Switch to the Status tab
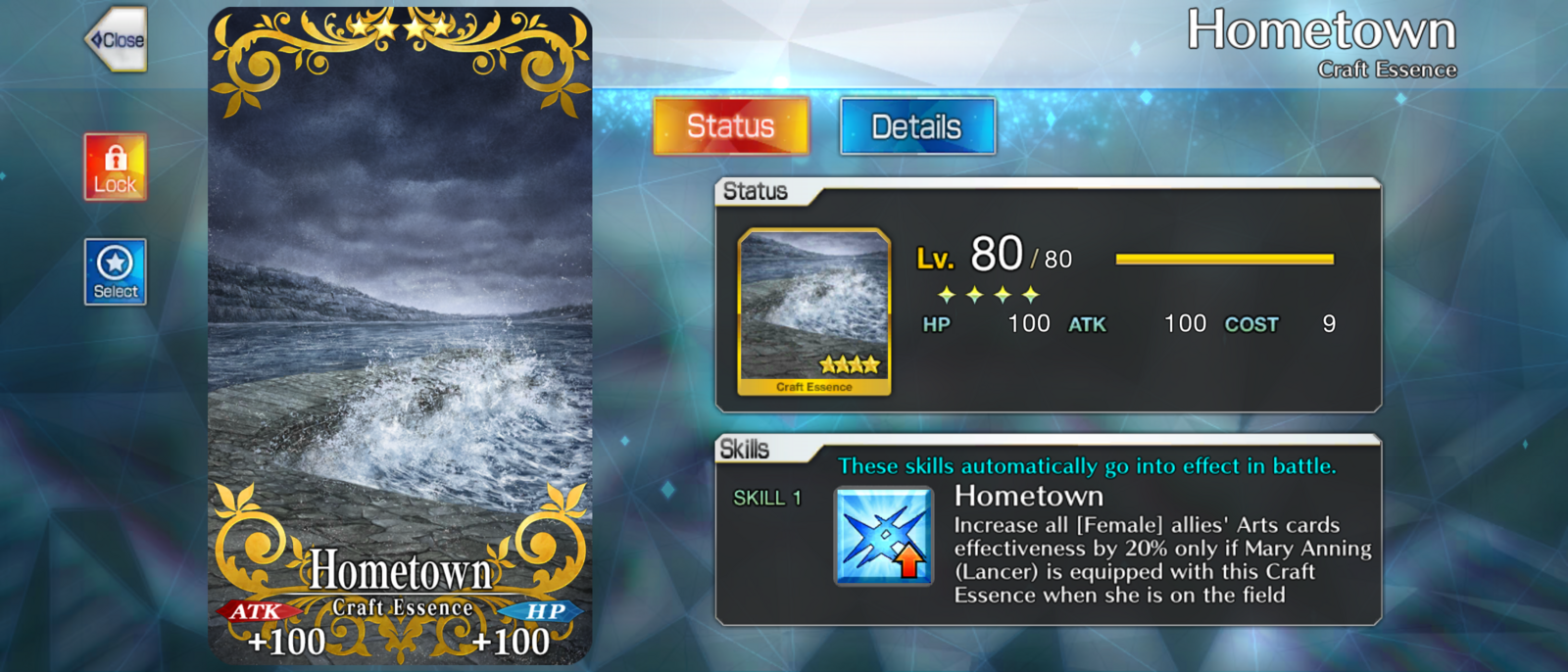Screen dimensions: 1568x672 (x=731, y=126)
